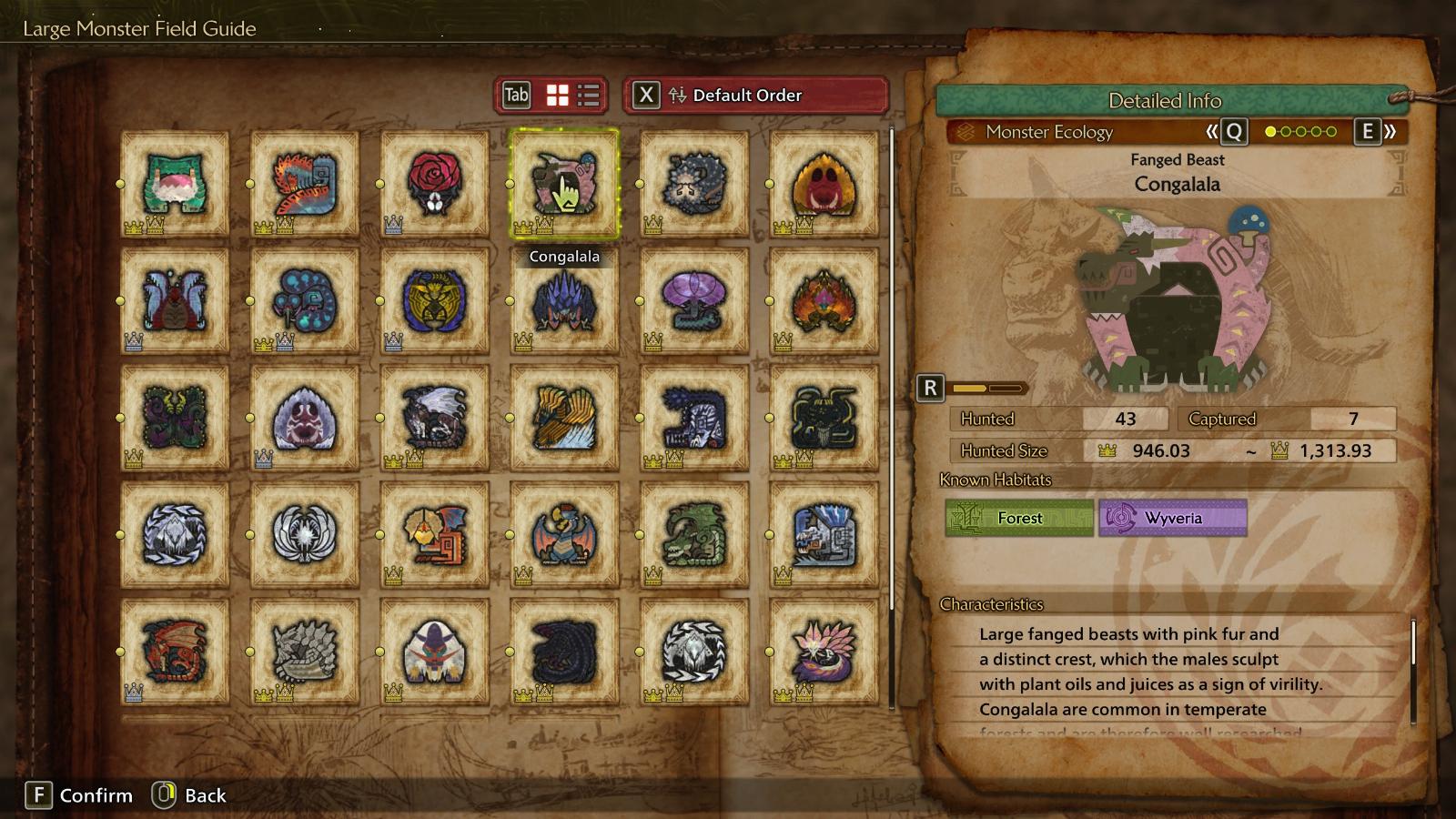Pick the green crocodile-like monster icon
Screen dimensions: 1456x819
tap(693, 534)
